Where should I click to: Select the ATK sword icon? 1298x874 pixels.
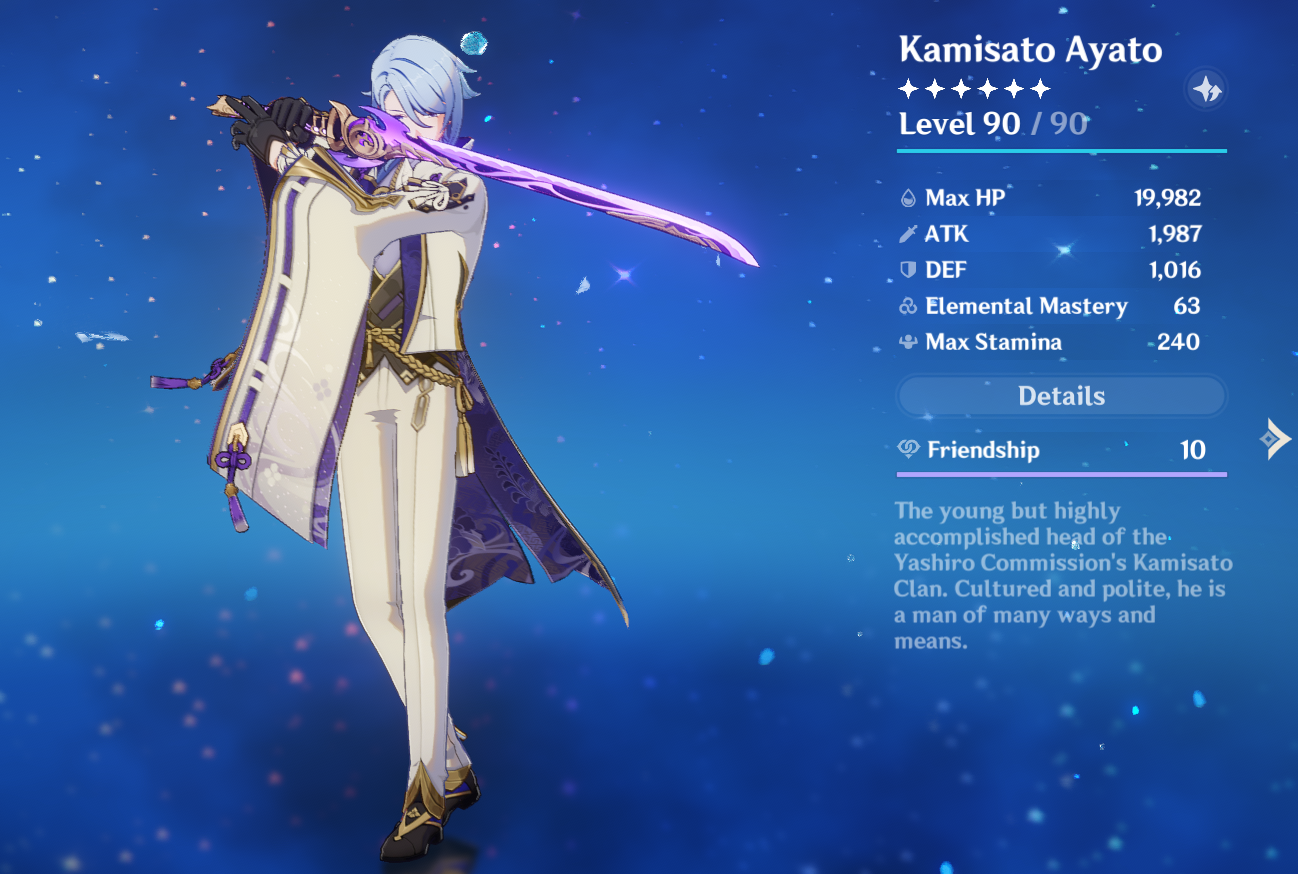909,233
